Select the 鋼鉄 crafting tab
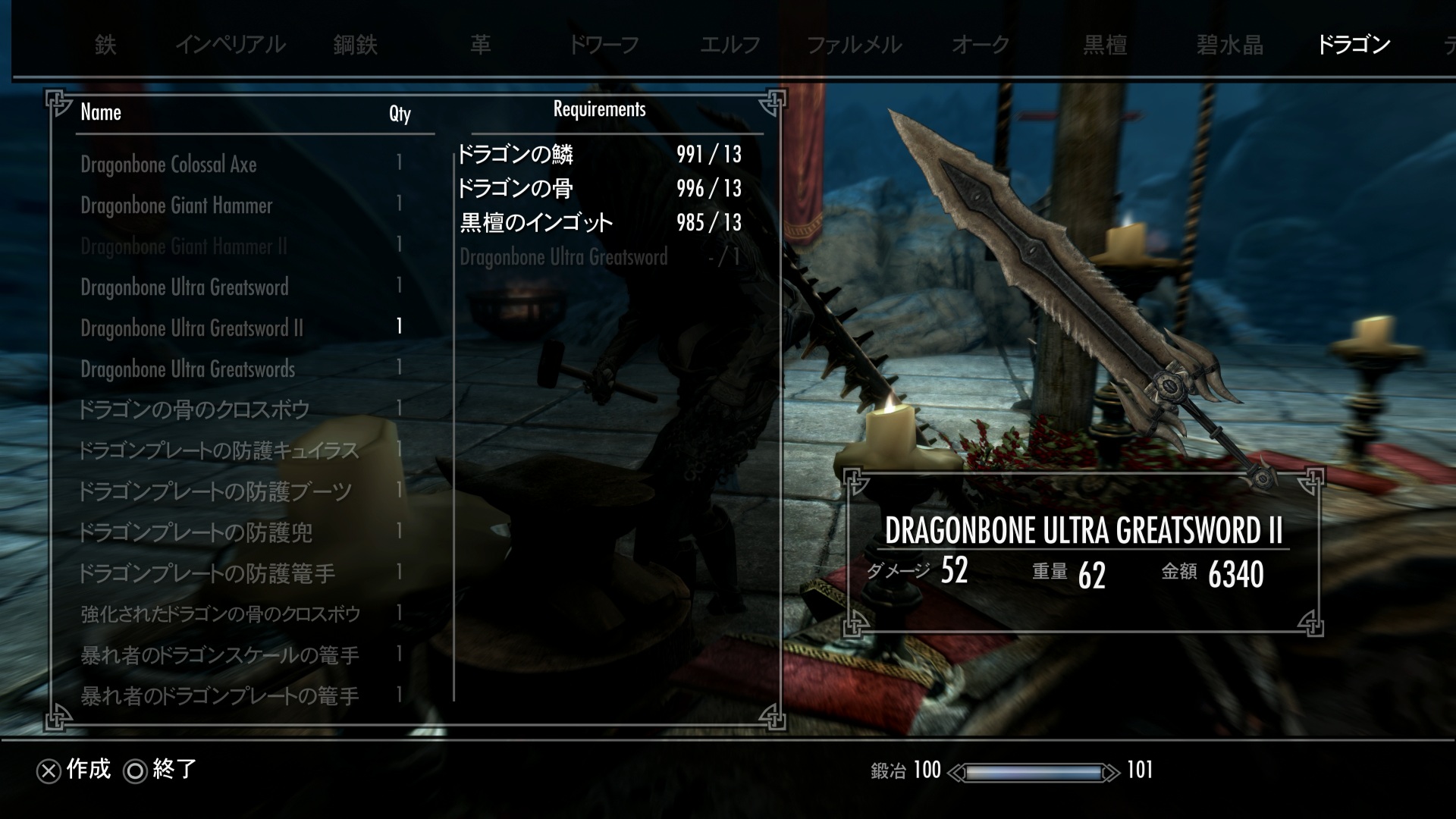 tap(355, 45)
